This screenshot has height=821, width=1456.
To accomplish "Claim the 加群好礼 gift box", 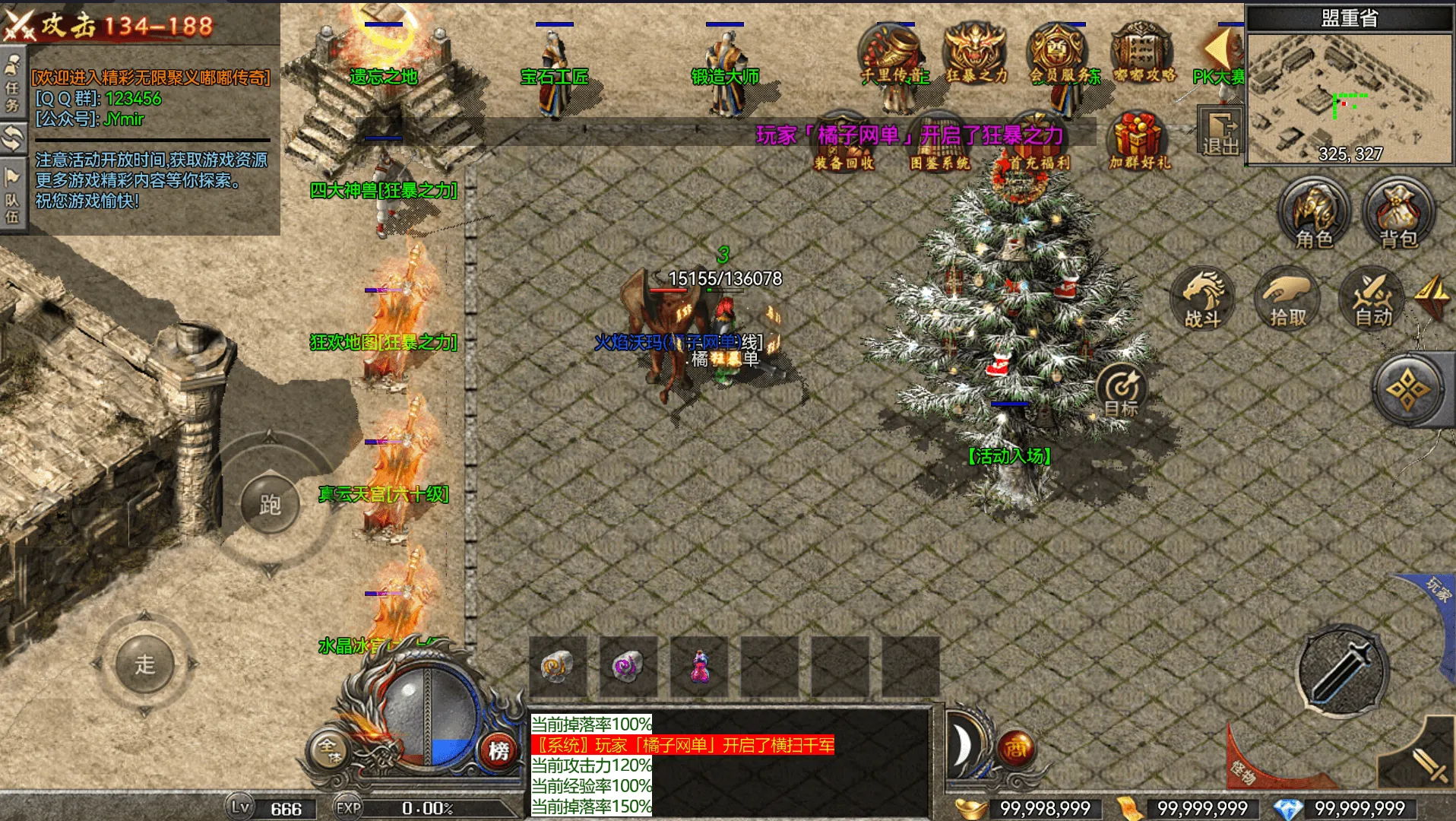I will 1138,141.
